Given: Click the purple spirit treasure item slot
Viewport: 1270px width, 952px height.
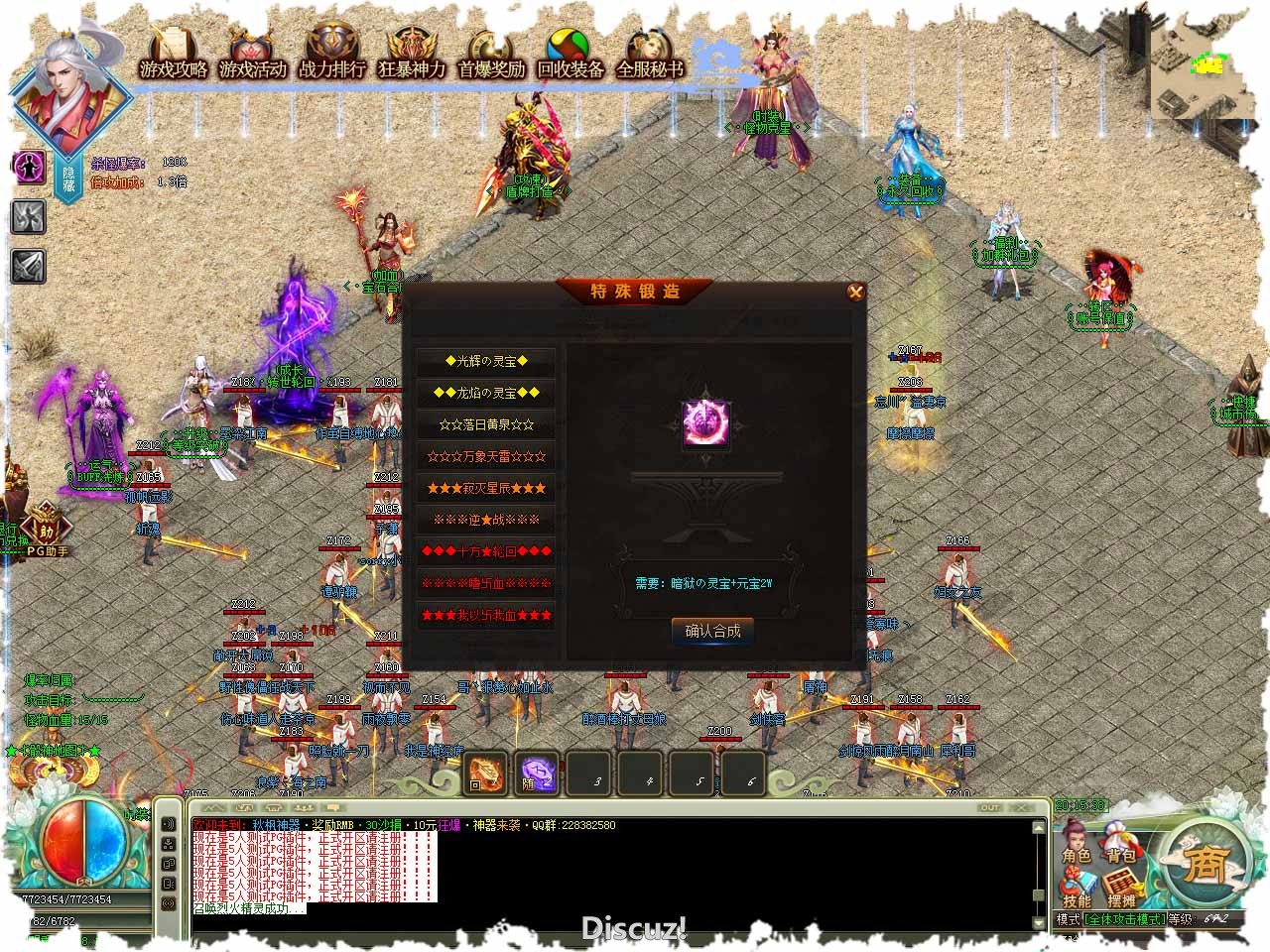Looking at the screenshot, I should coord(706,424).
